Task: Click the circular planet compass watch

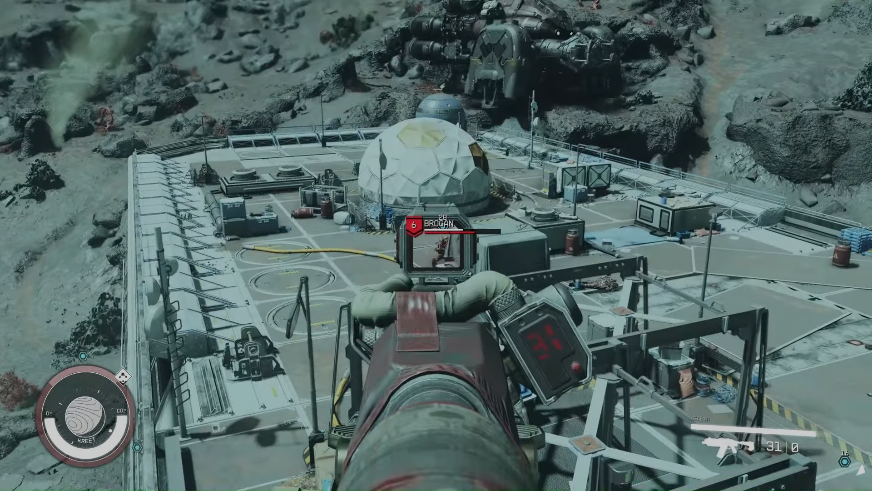Action: point(85,415)
